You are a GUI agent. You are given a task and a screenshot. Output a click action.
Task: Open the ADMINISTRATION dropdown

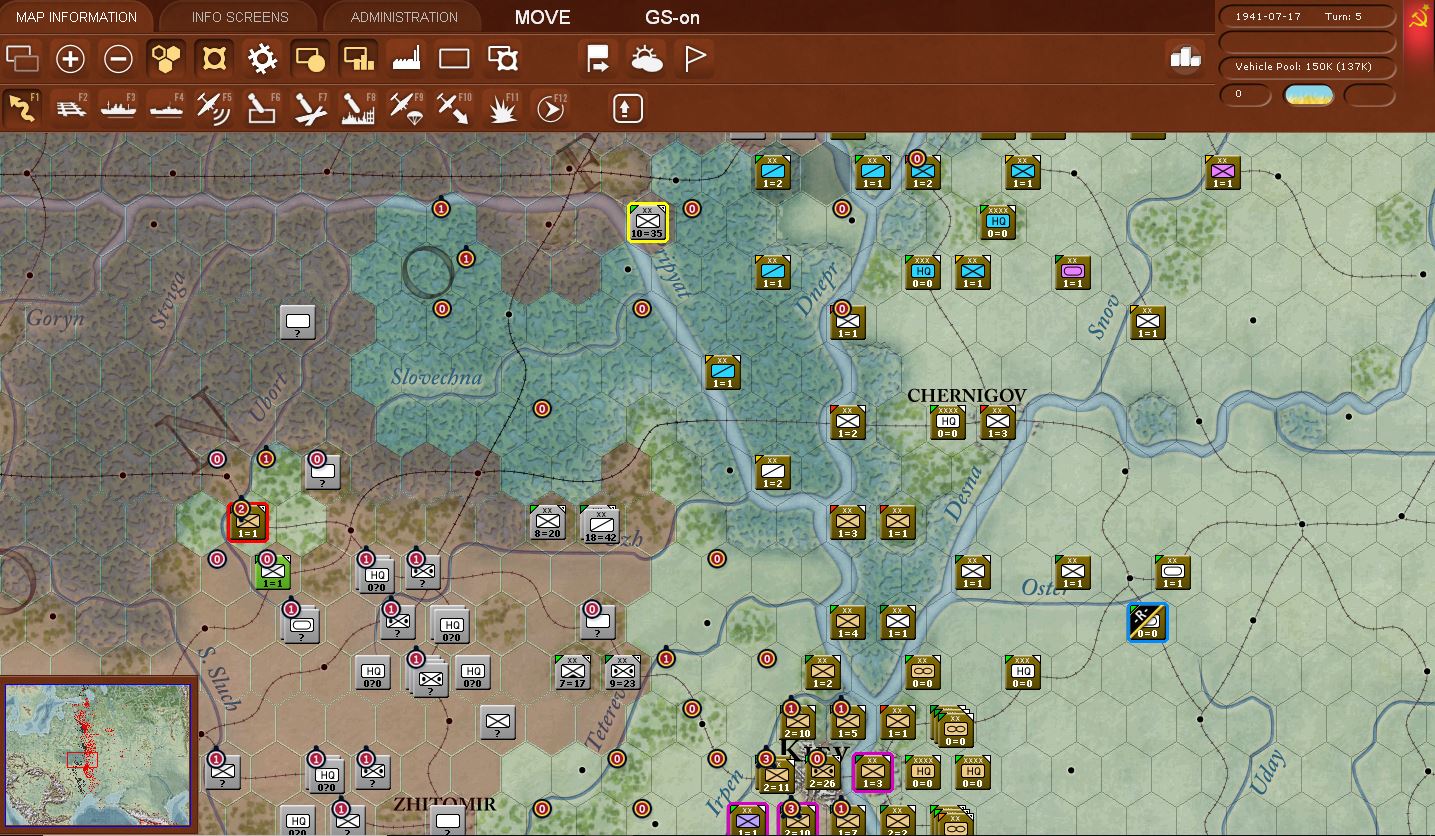pos(401,16)
